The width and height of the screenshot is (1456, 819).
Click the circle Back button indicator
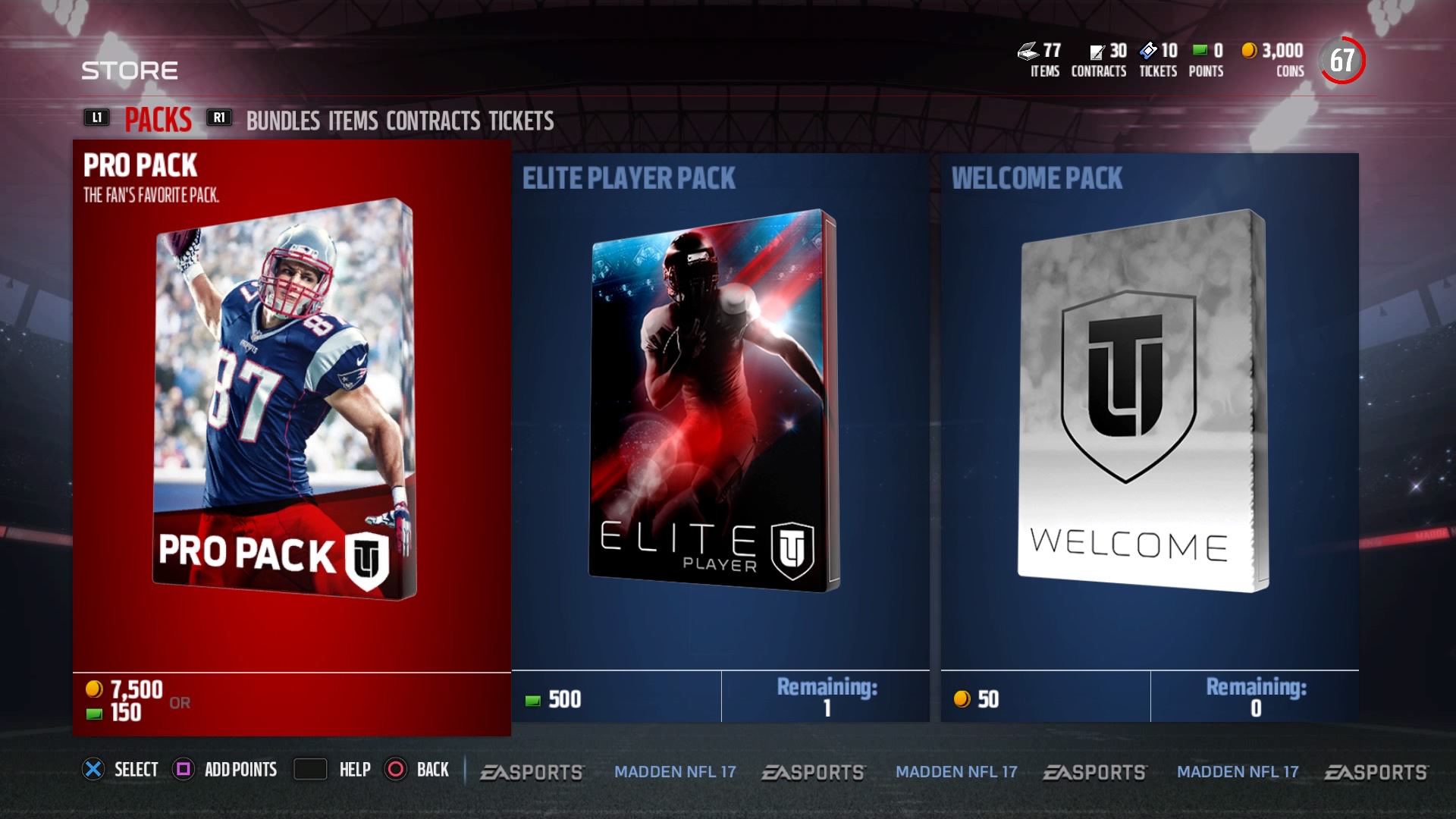[395, 770]
